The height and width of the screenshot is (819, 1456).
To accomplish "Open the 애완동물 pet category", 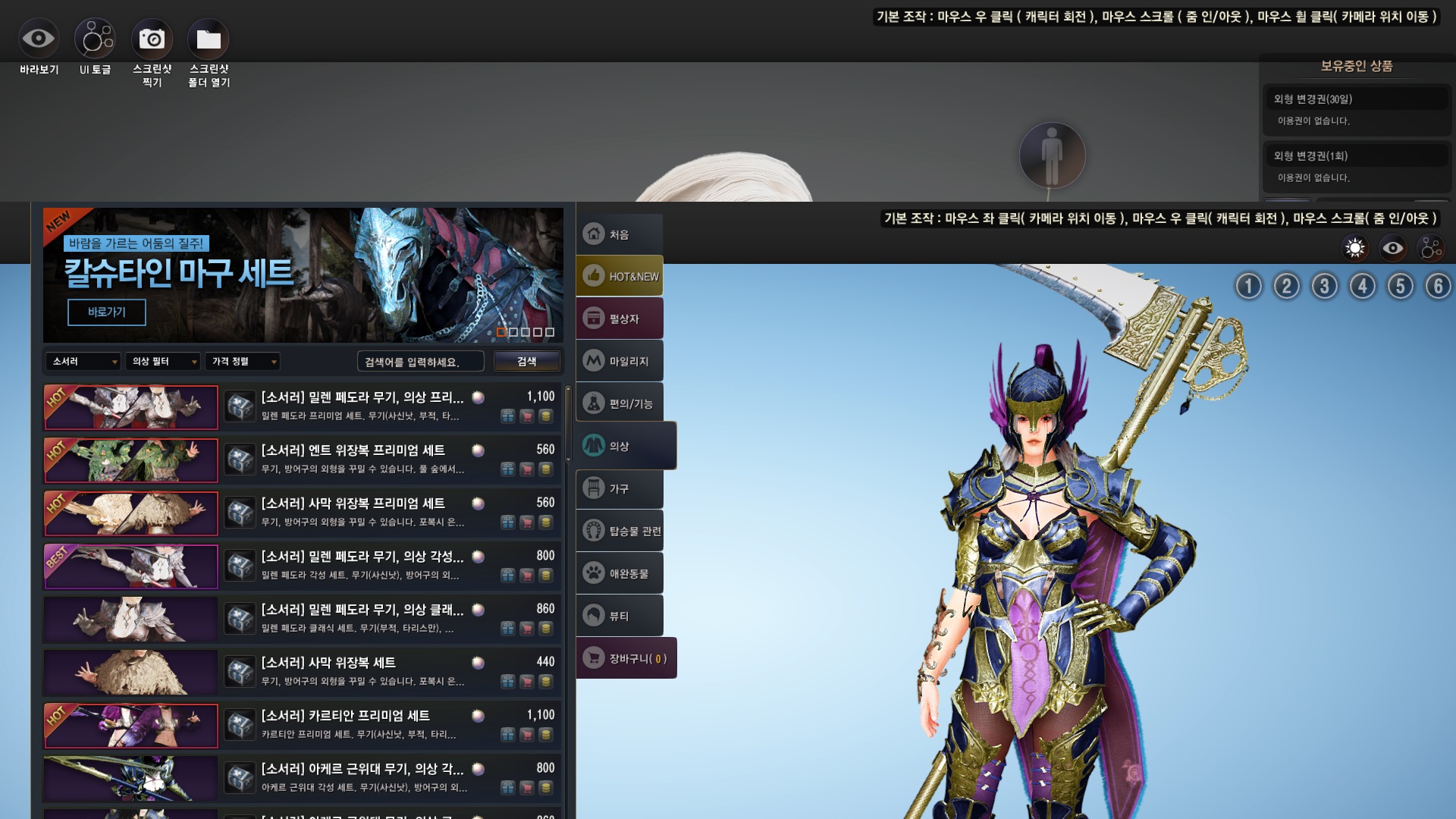I will (x=620, y=573).
